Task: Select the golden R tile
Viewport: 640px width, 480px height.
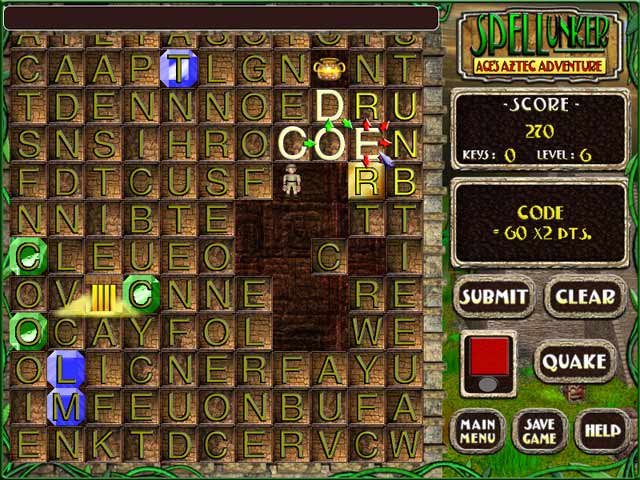Action: (x=367, y=181)
